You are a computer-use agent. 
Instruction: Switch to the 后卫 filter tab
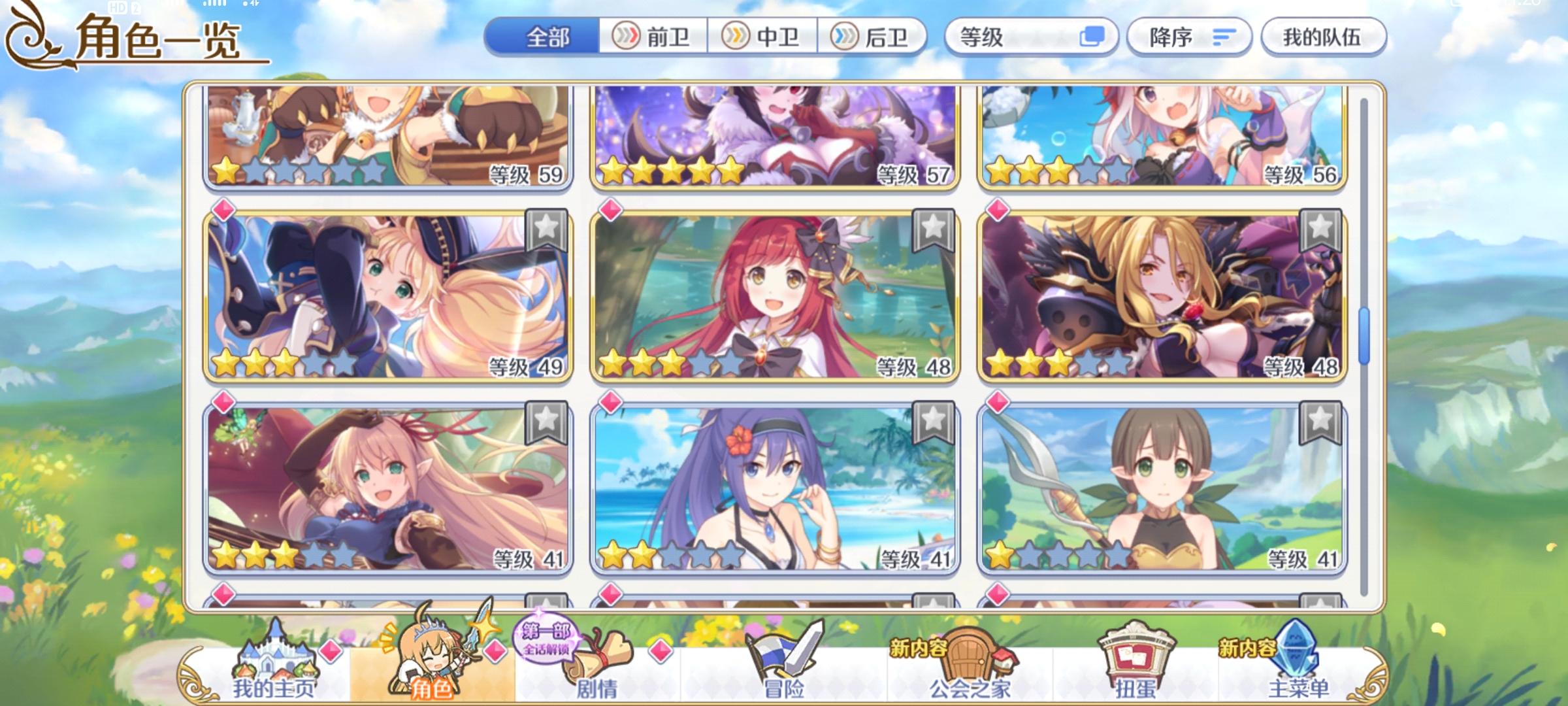point(875,37)
